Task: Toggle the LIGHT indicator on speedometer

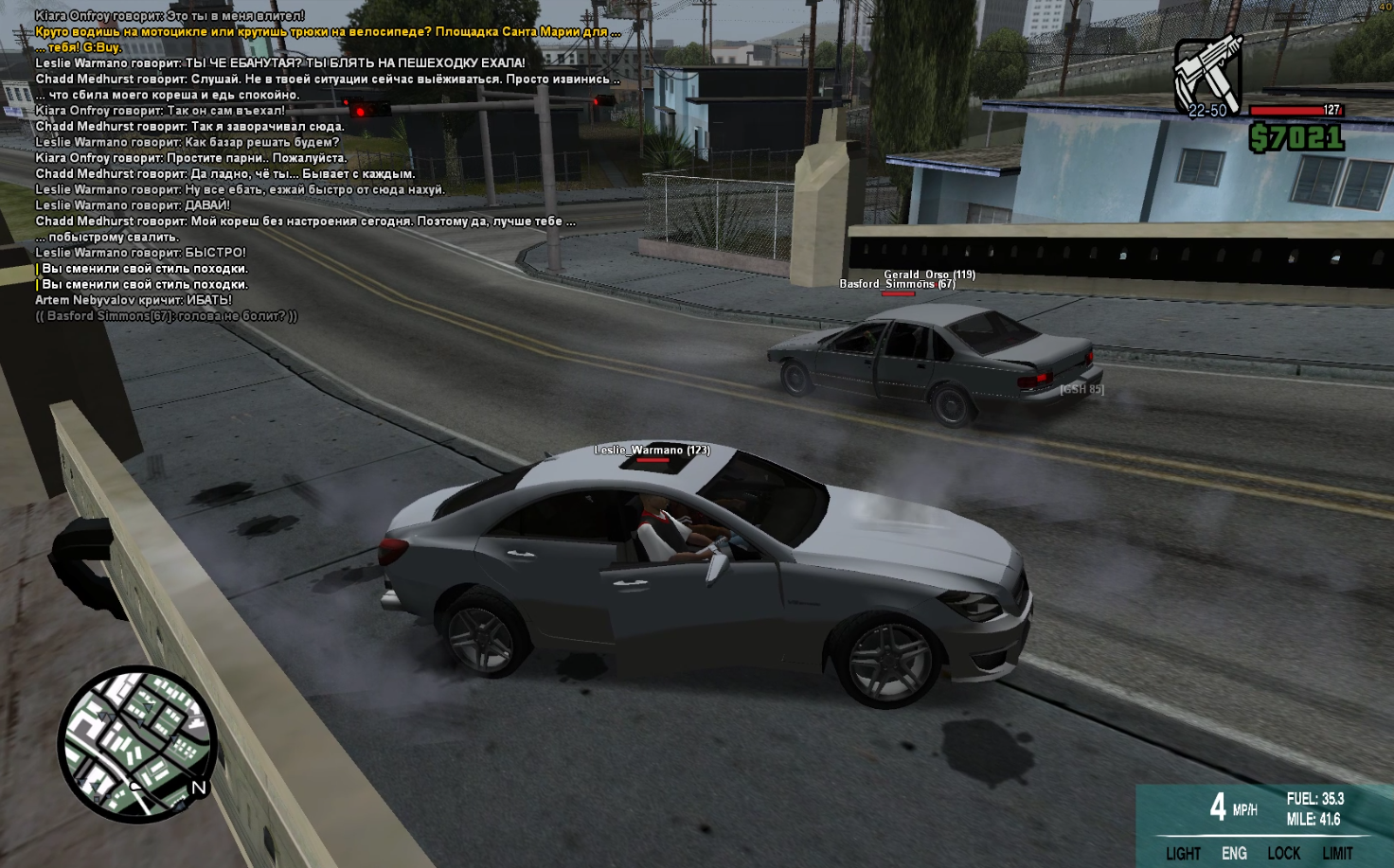Action: [x=1183, y=853]
